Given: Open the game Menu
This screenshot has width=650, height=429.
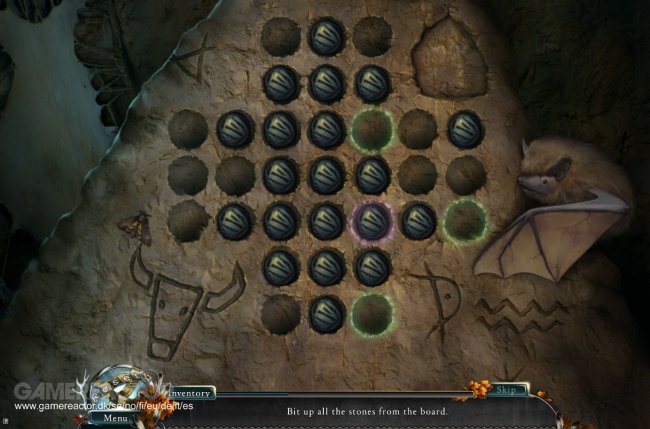Looking at the screenshot, I should (116, 417).
